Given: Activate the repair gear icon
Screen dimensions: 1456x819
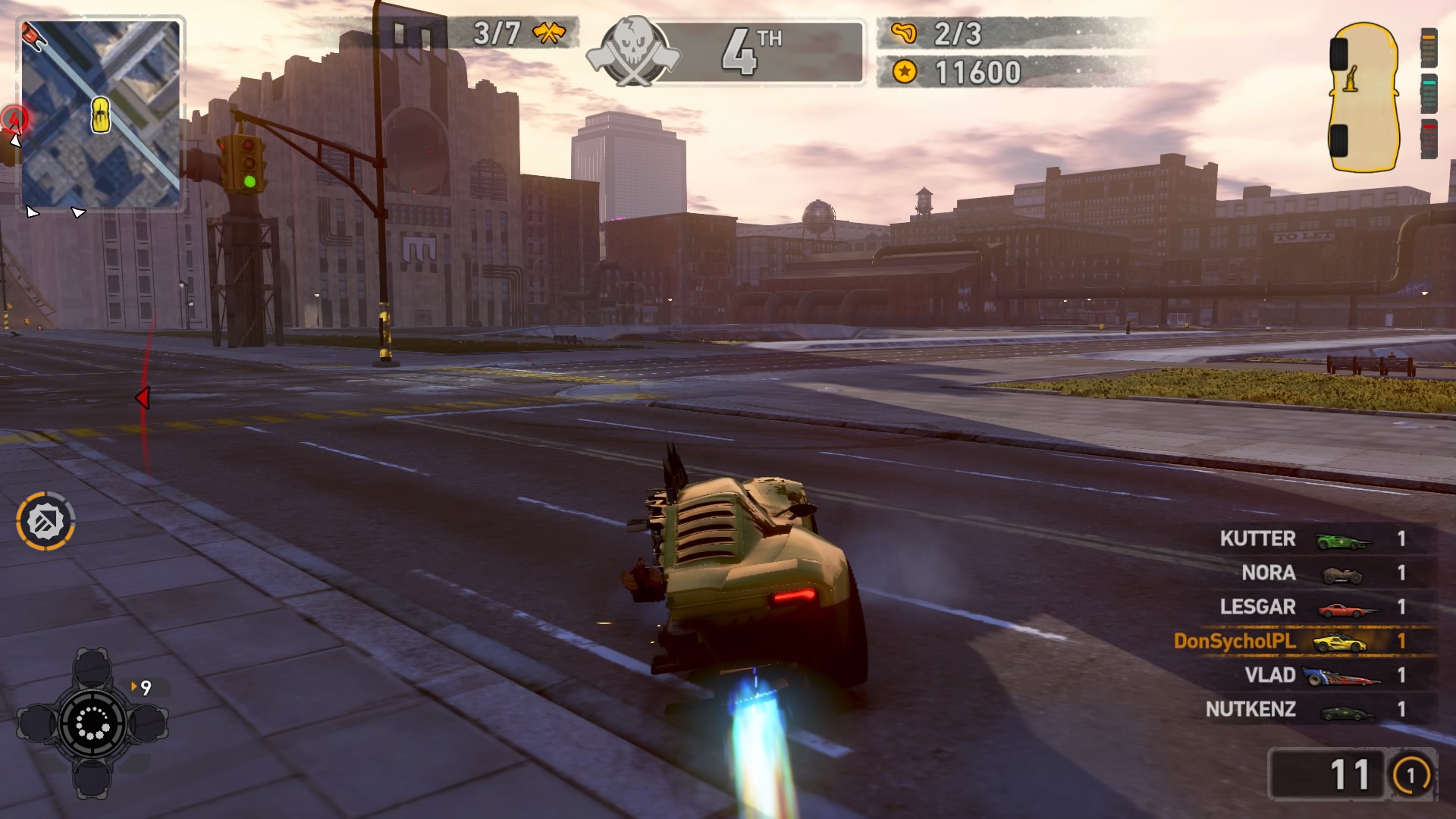Looking at the screenshot, I should 45,521.
